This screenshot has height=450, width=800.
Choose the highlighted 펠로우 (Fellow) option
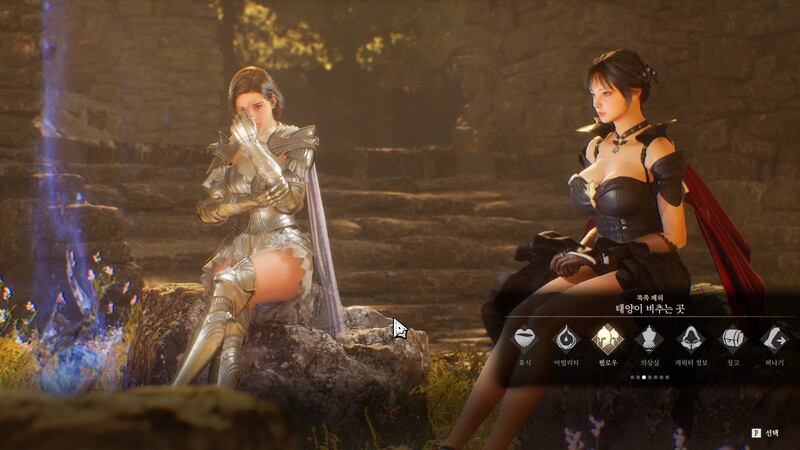point(608,338)
